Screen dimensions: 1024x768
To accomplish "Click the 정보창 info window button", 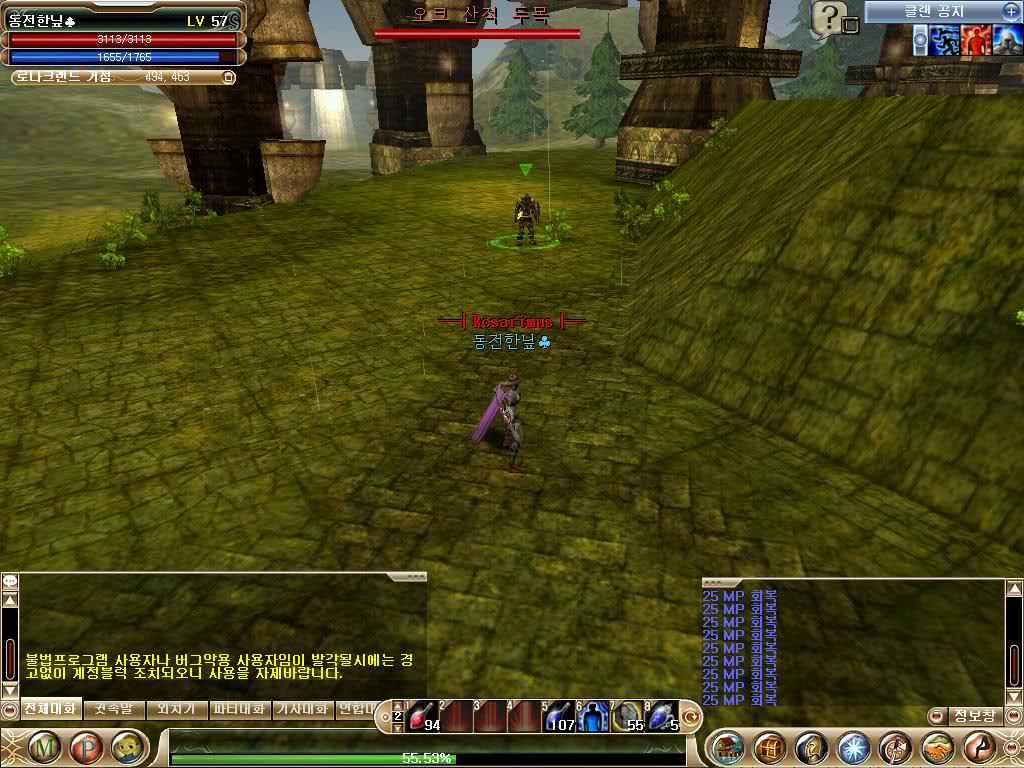I will (973, 716).
